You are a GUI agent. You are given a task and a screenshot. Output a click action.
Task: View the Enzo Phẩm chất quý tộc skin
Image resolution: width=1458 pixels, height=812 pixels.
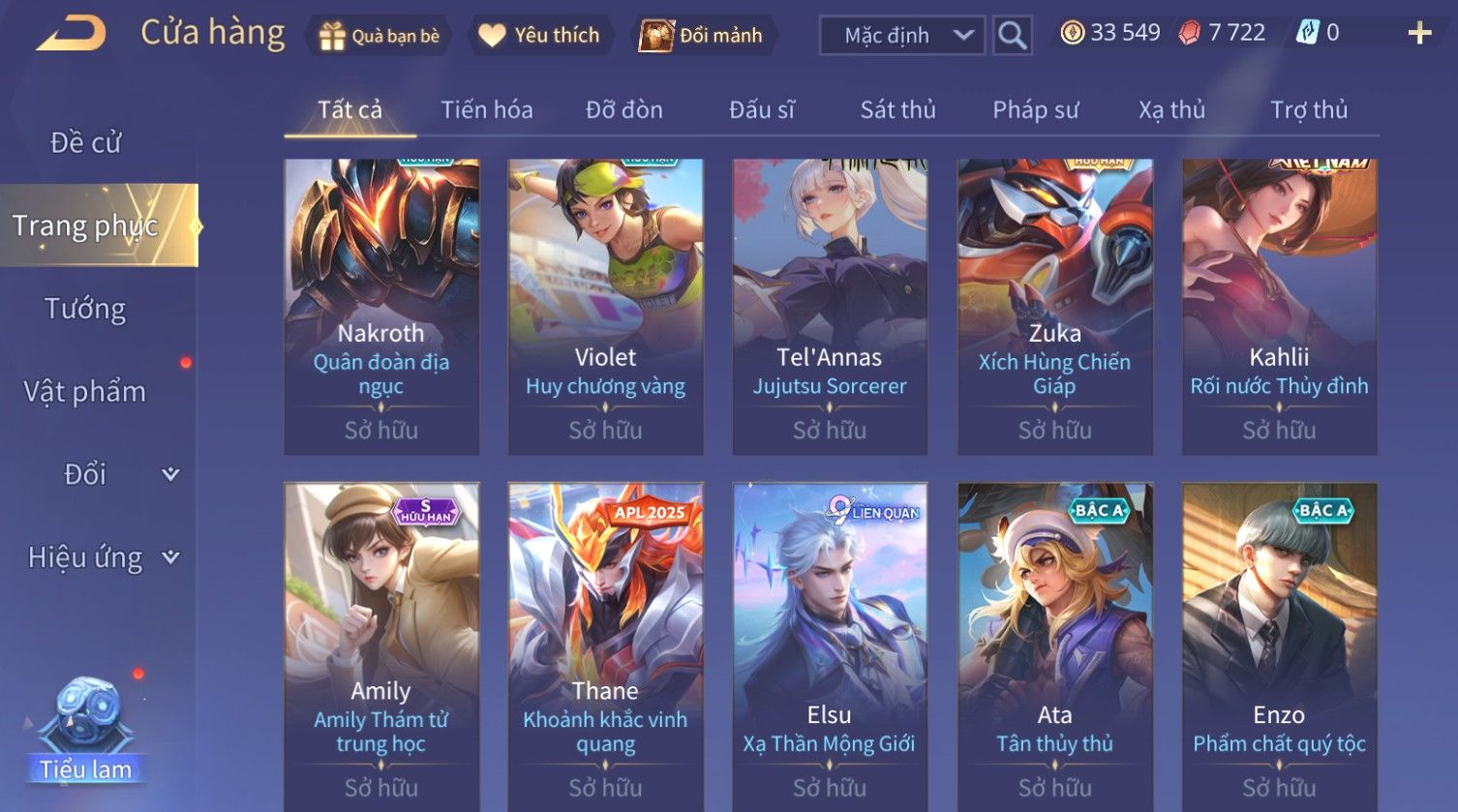coord(1279,645)
